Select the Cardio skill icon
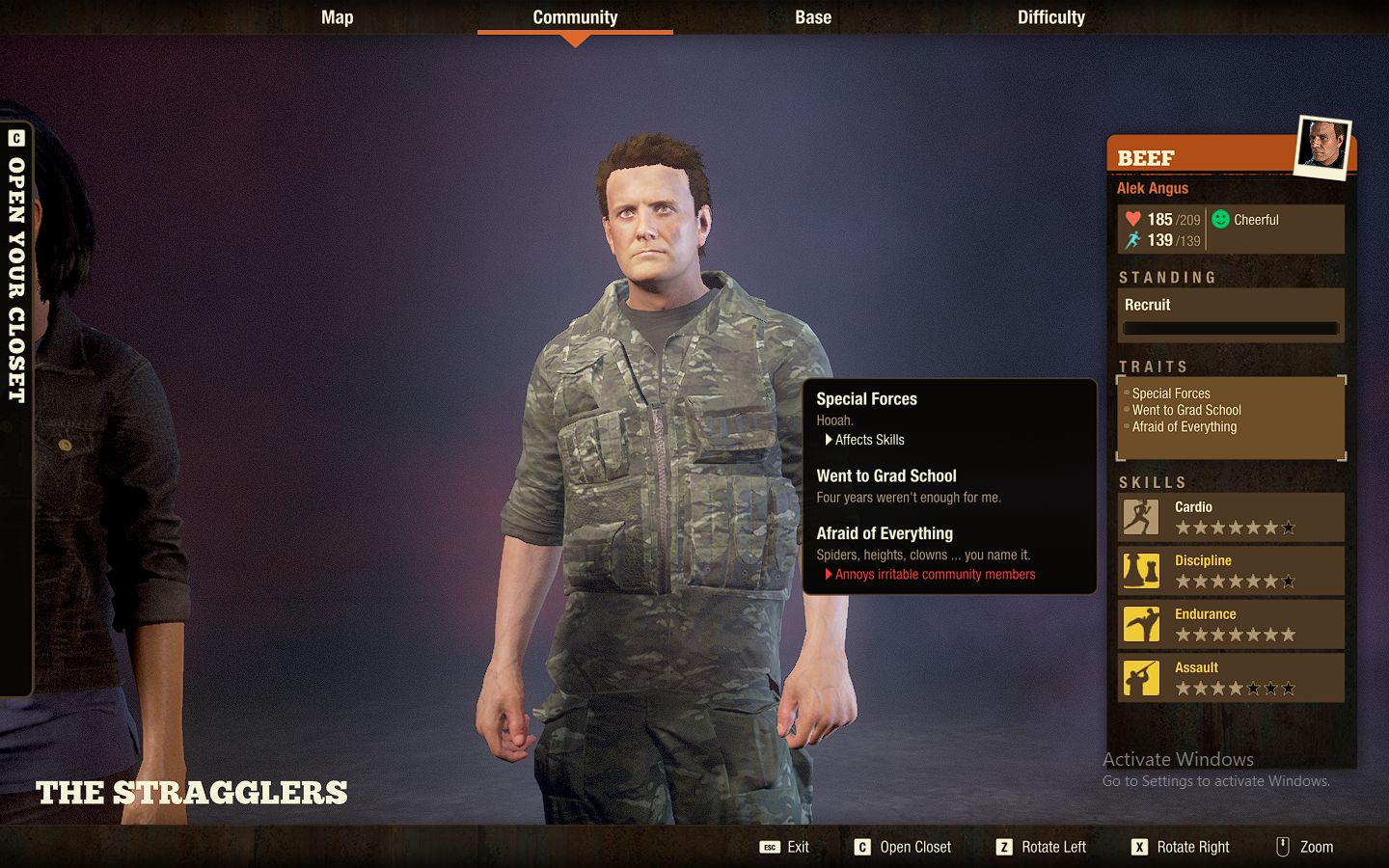 pos(1141,517)
